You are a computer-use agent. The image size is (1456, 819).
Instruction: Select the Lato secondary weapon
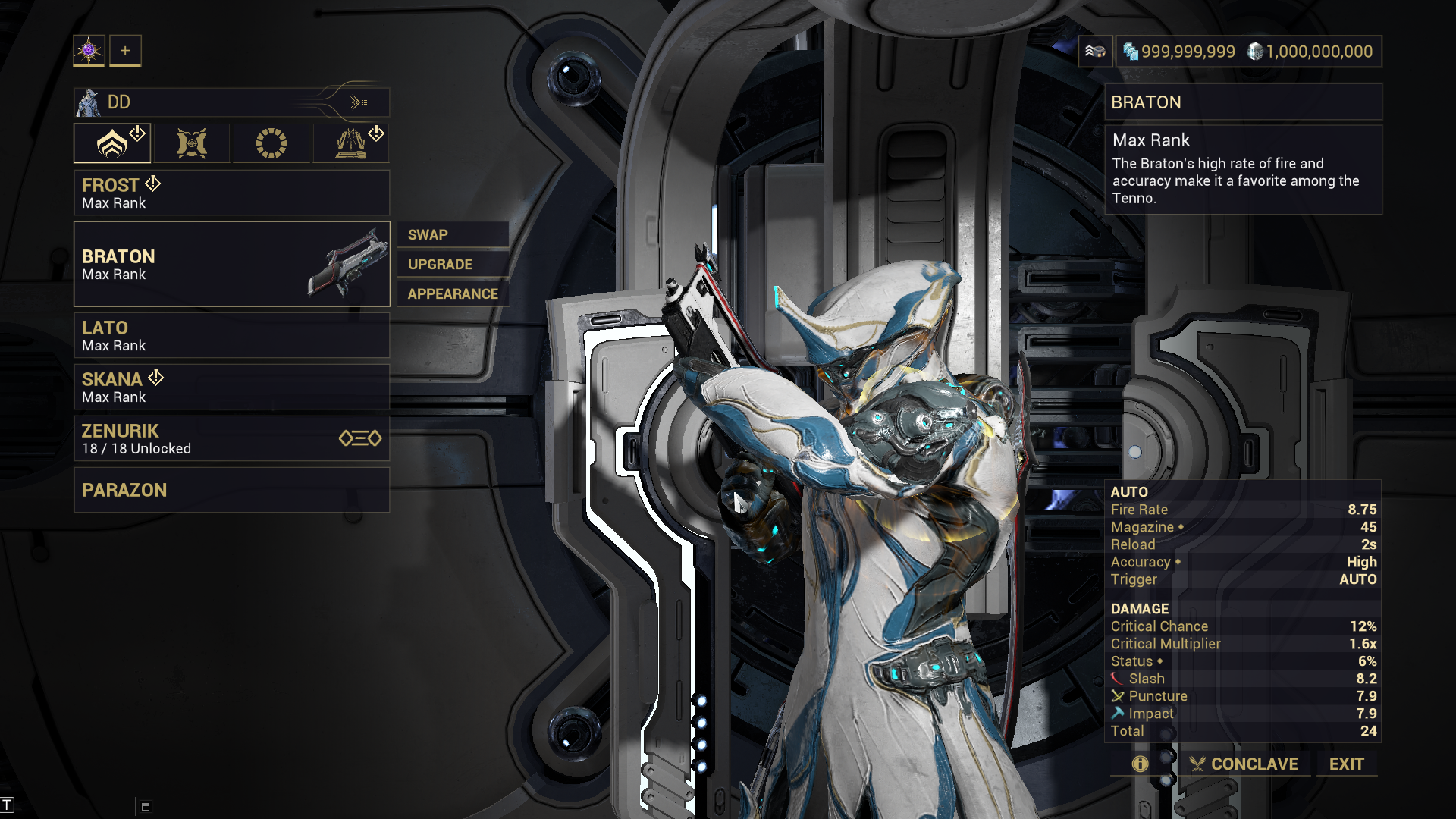click(x=231, y=335)
